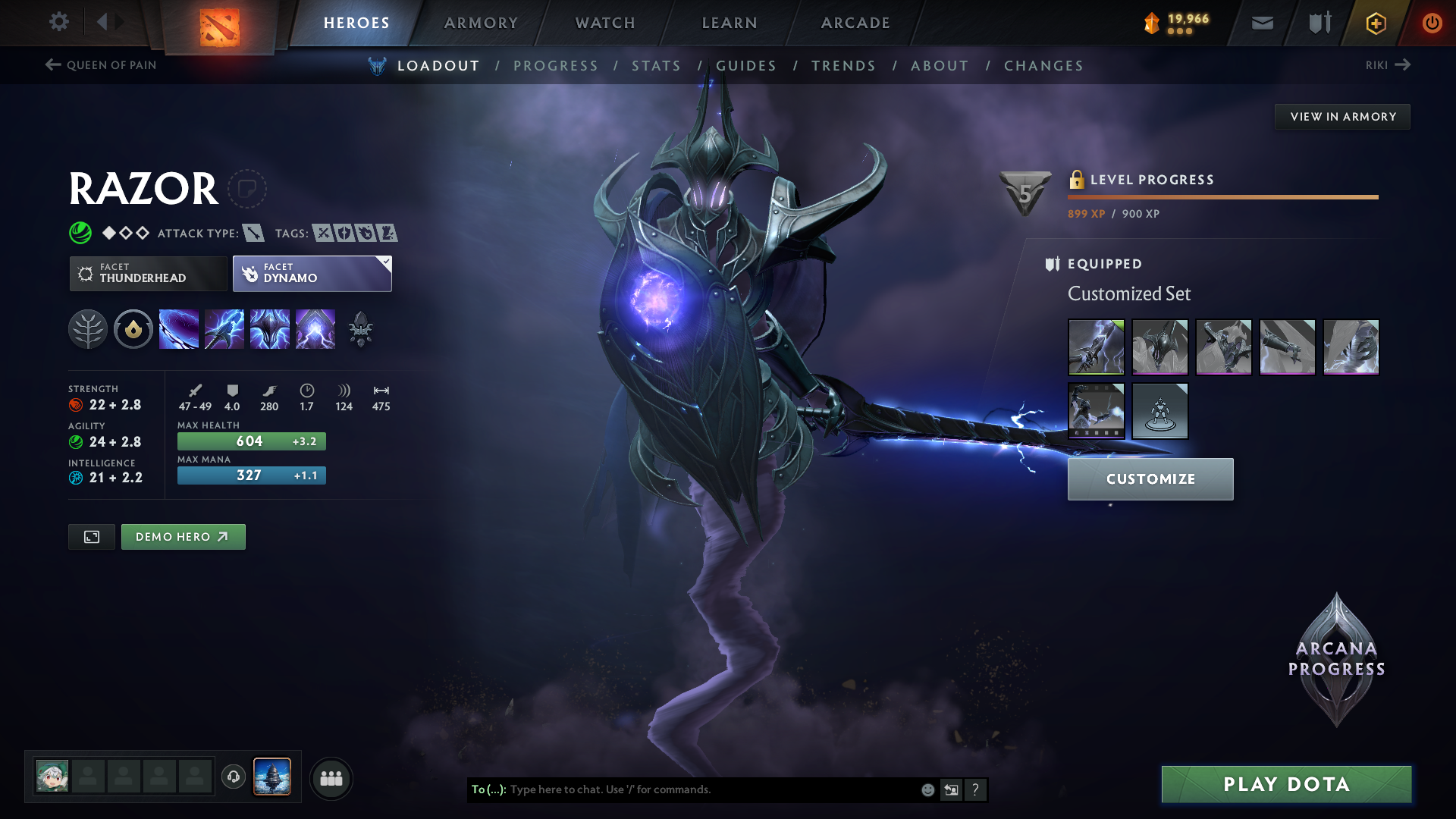Select the Thunderhead facet
The height and width of the screenshot is (819, 1456).
[148, 273]
